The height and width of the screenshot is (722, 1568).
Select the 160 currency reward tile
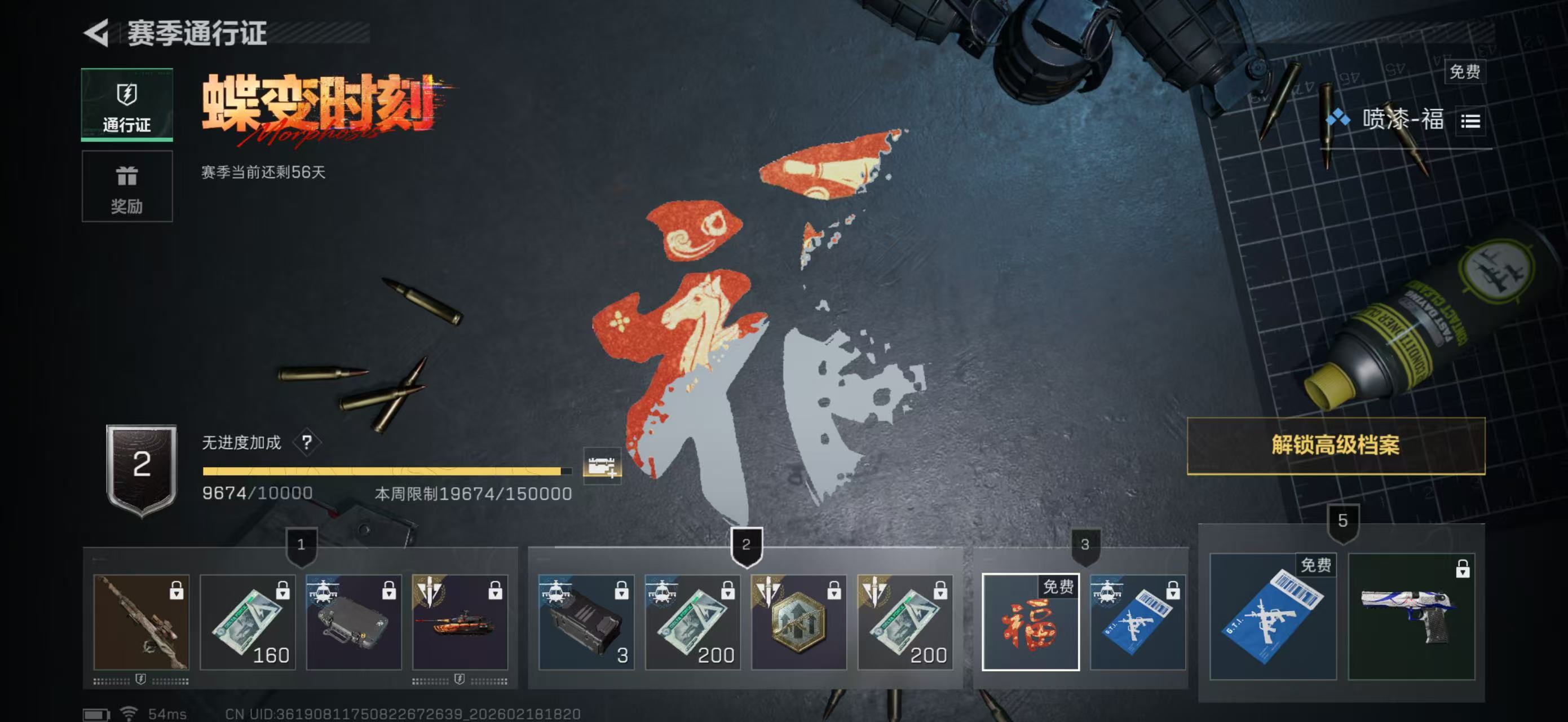tap(248, 622)
